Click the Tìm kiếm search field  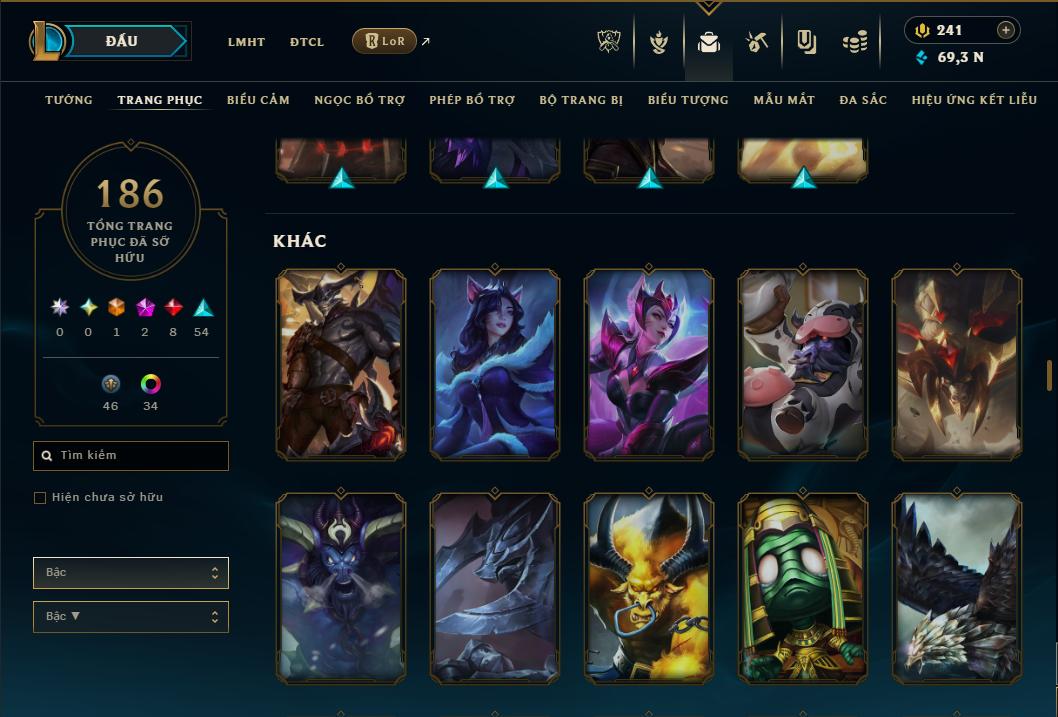(131, 456)
